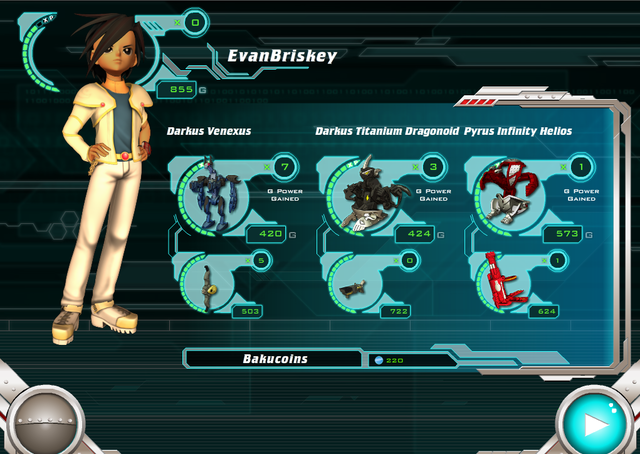Click the gray round button at bottom-left corner

(44, 422)
